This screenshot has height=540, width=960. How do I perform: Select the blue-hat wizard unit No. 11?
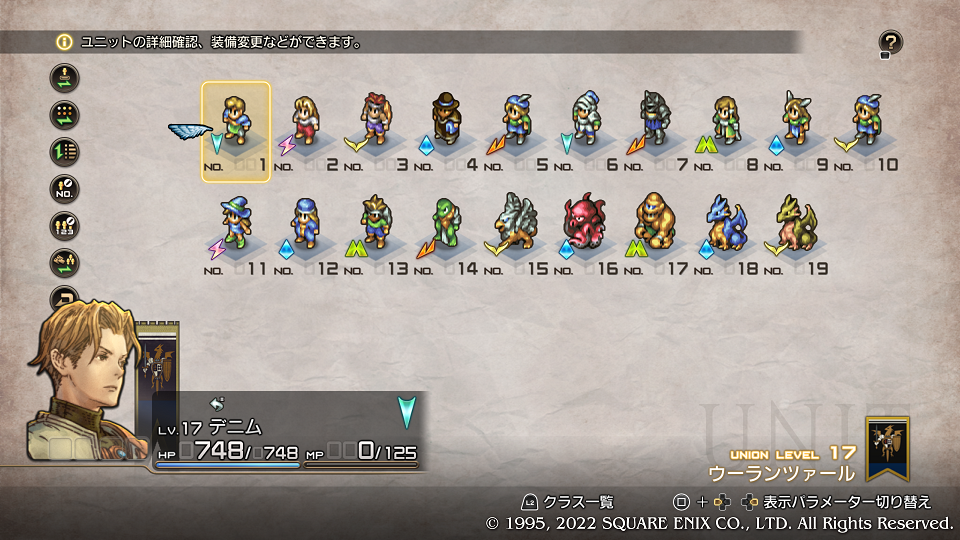pyautogui.click(x=236, y=225)
